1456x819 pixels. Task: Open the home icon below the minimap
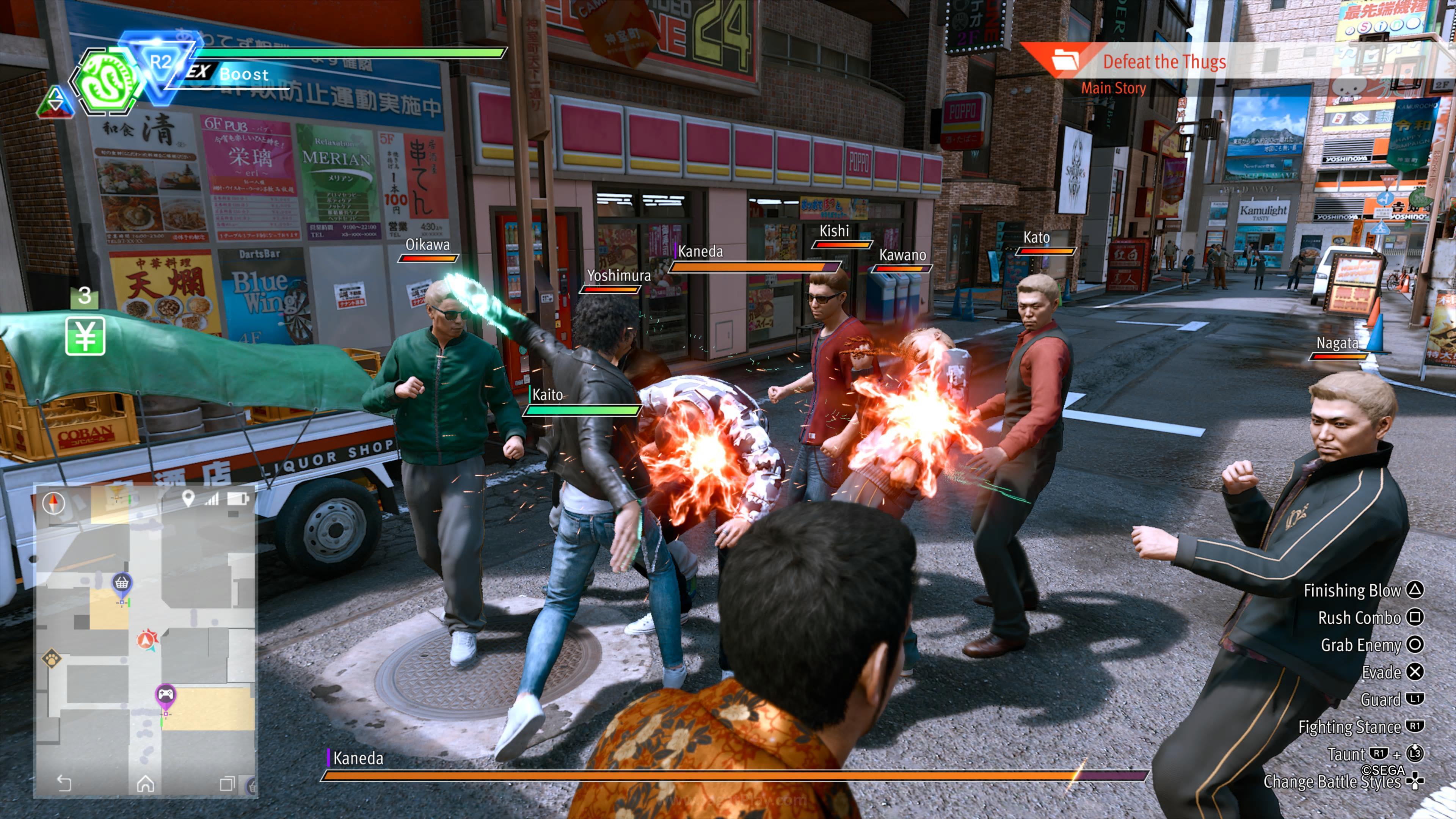[146, 785]
